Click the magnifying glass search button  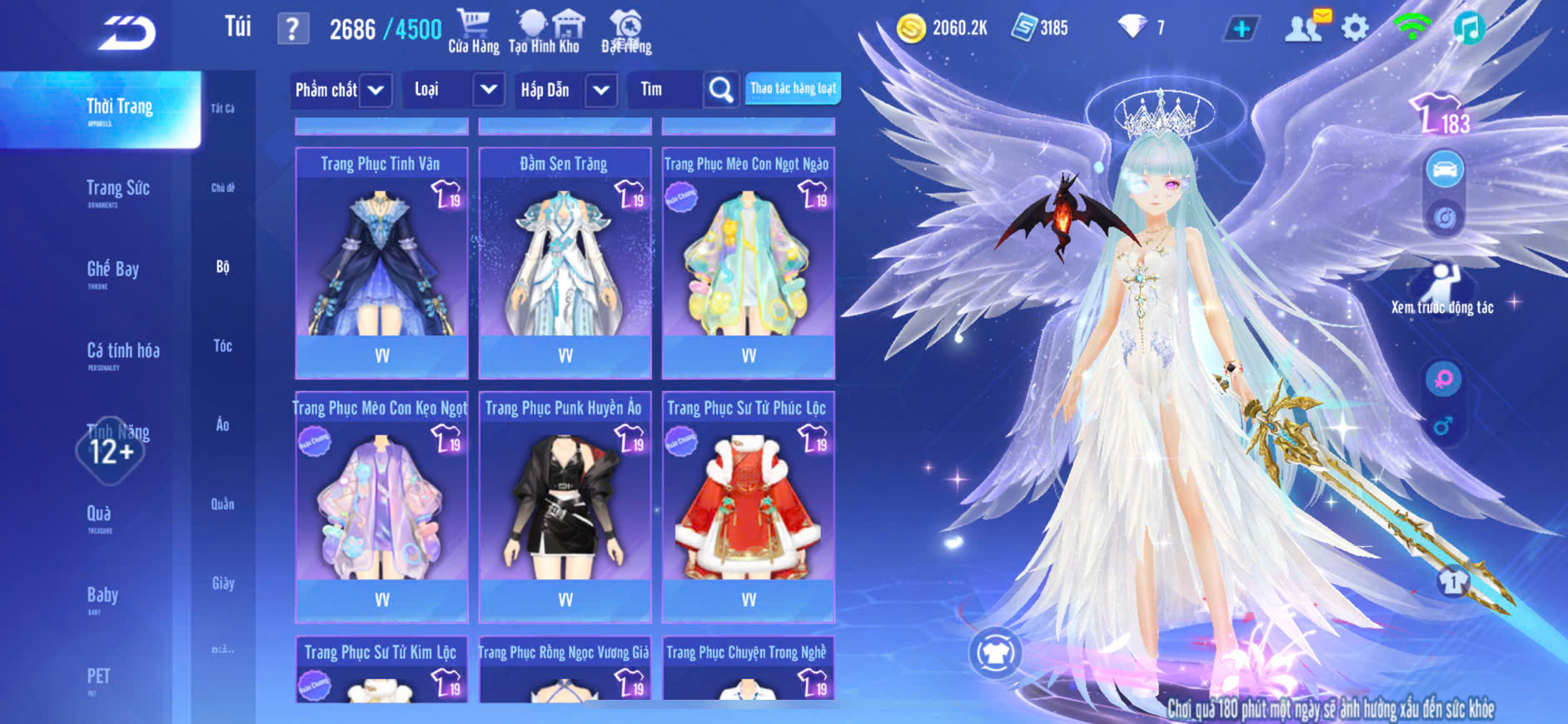coord(720,90)
